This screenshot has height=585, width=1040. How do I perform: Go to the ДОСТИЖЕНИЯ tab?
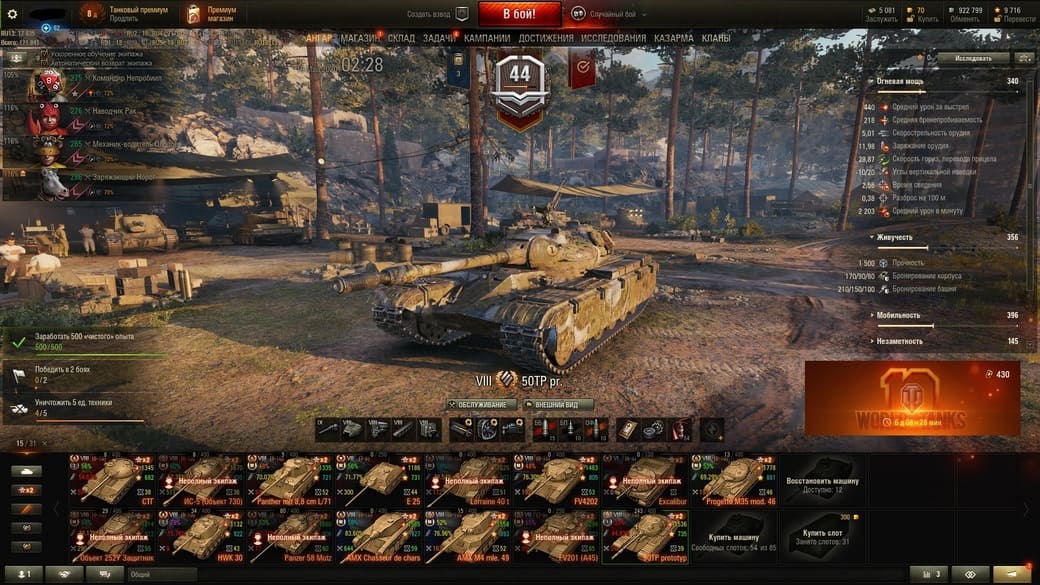pyautogui.click(x=546, y=38)
